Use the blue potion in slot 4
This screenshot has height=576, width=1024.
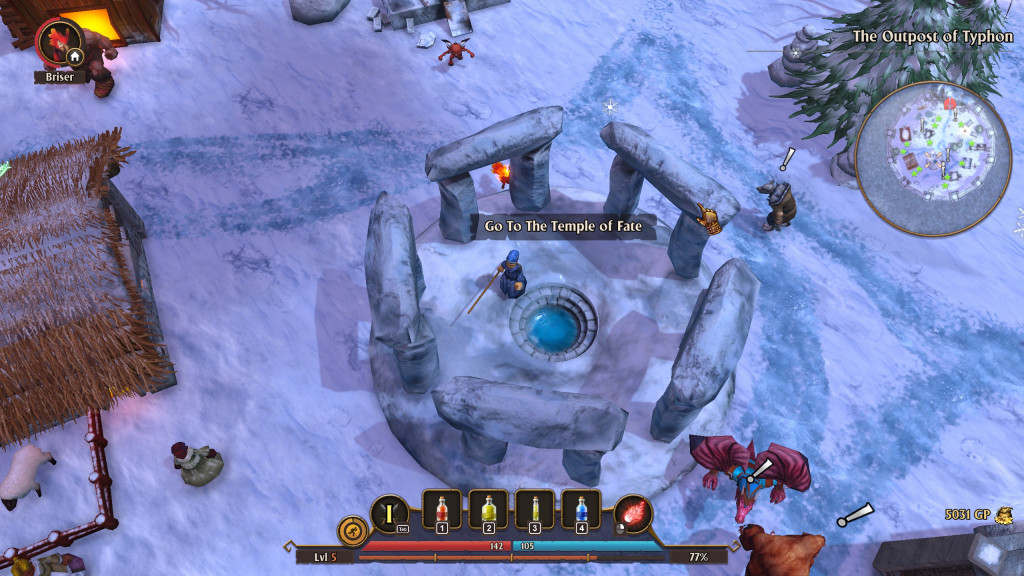tap(580, 510)
